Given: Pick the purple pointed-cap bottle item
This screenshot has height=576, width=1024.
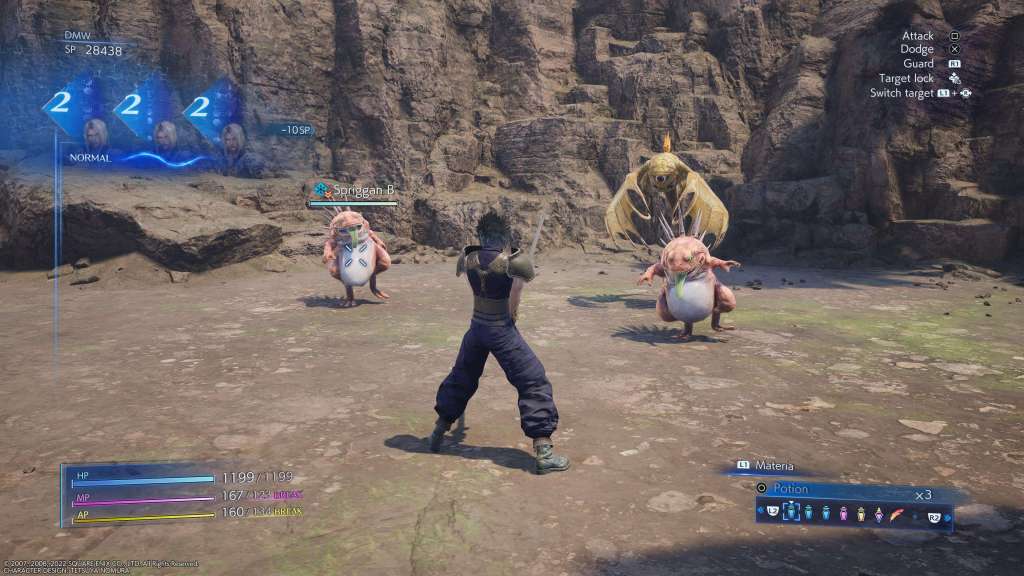Looking at the screenshot, I should click(x=879, y=513).
